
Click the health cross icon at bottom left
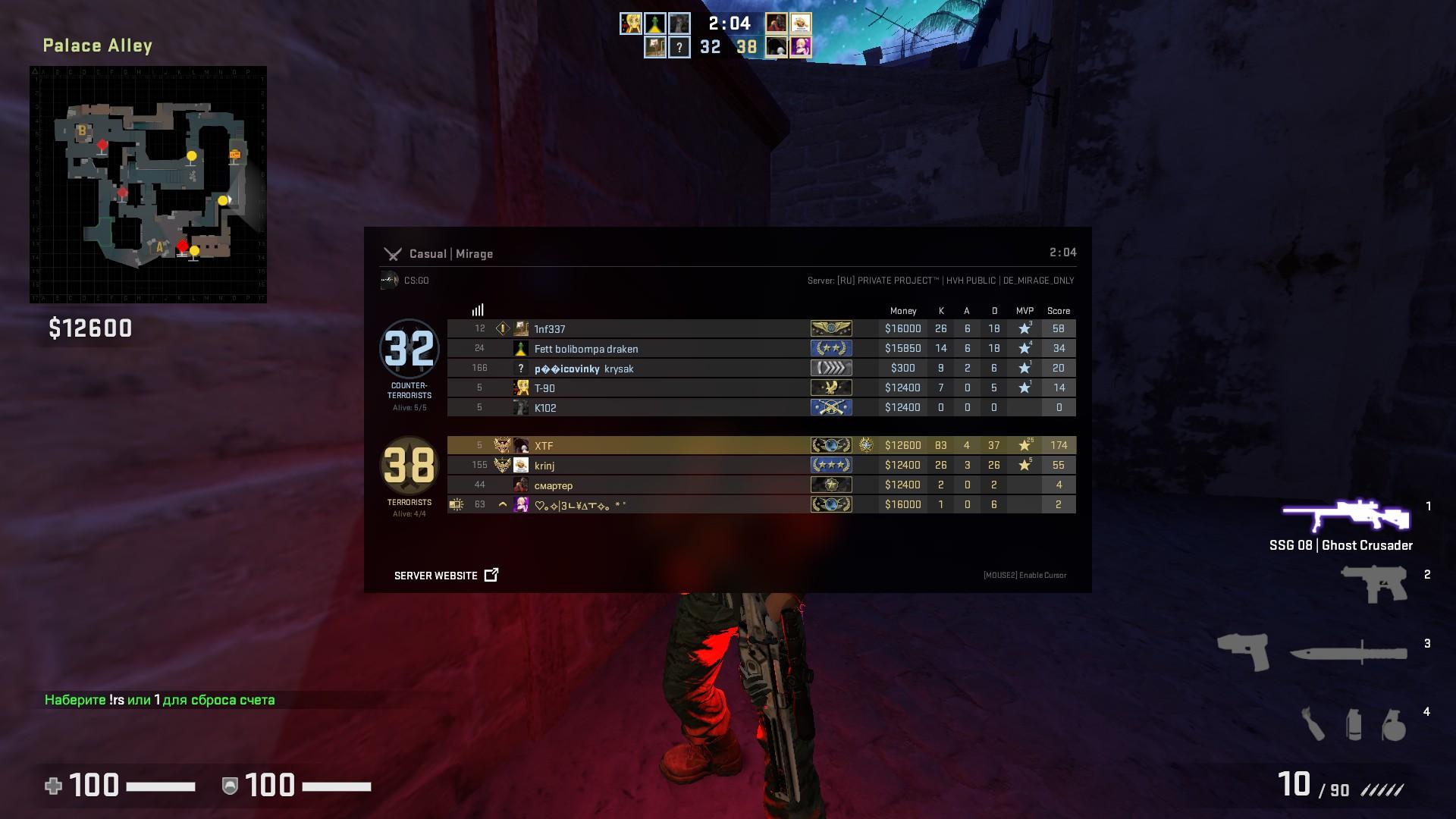[55, 786]
